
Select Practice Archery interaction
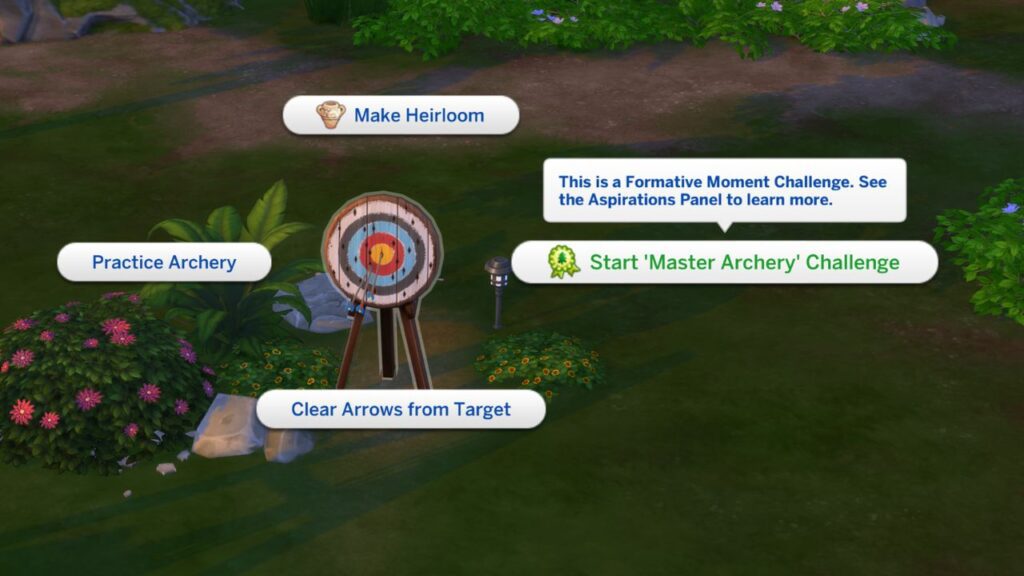(x=164, y=262)
